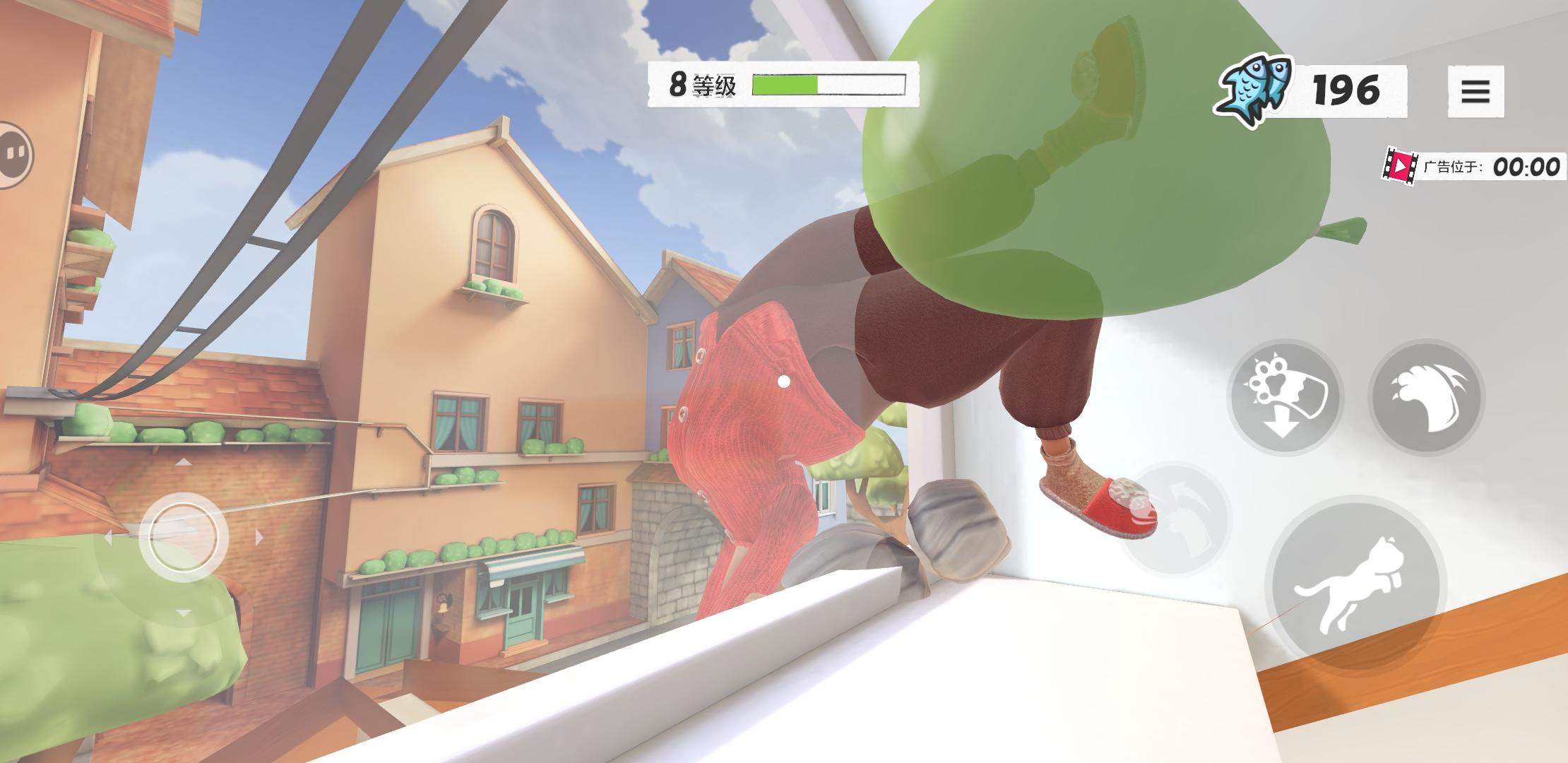
Task: Tap the joystick's up directional arrow
Action: tap(184, 461)
